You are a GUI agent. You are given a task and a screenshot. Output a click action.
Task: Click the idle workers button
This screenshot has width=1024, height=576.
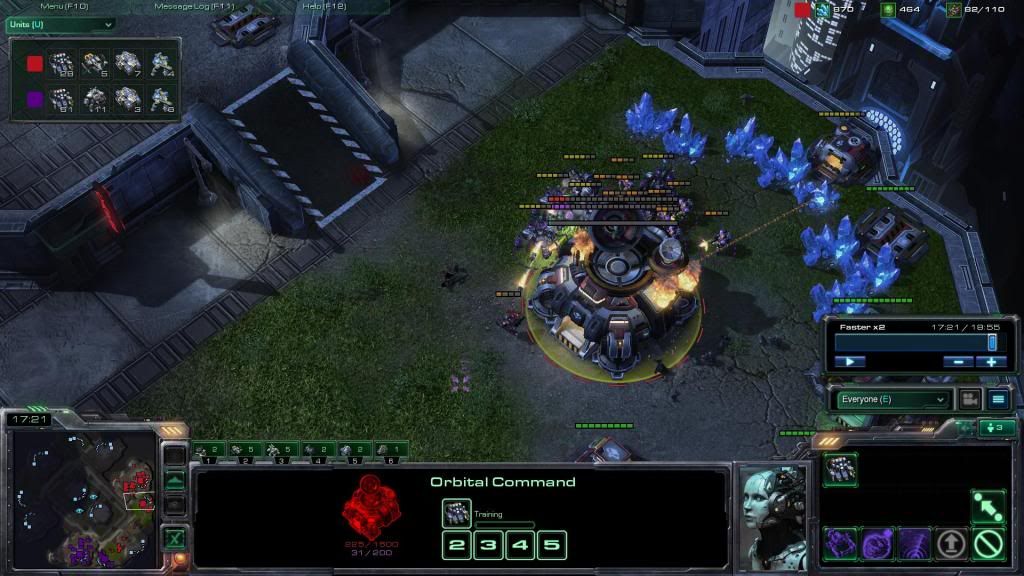pyautogui.click(x=997, y=428)
